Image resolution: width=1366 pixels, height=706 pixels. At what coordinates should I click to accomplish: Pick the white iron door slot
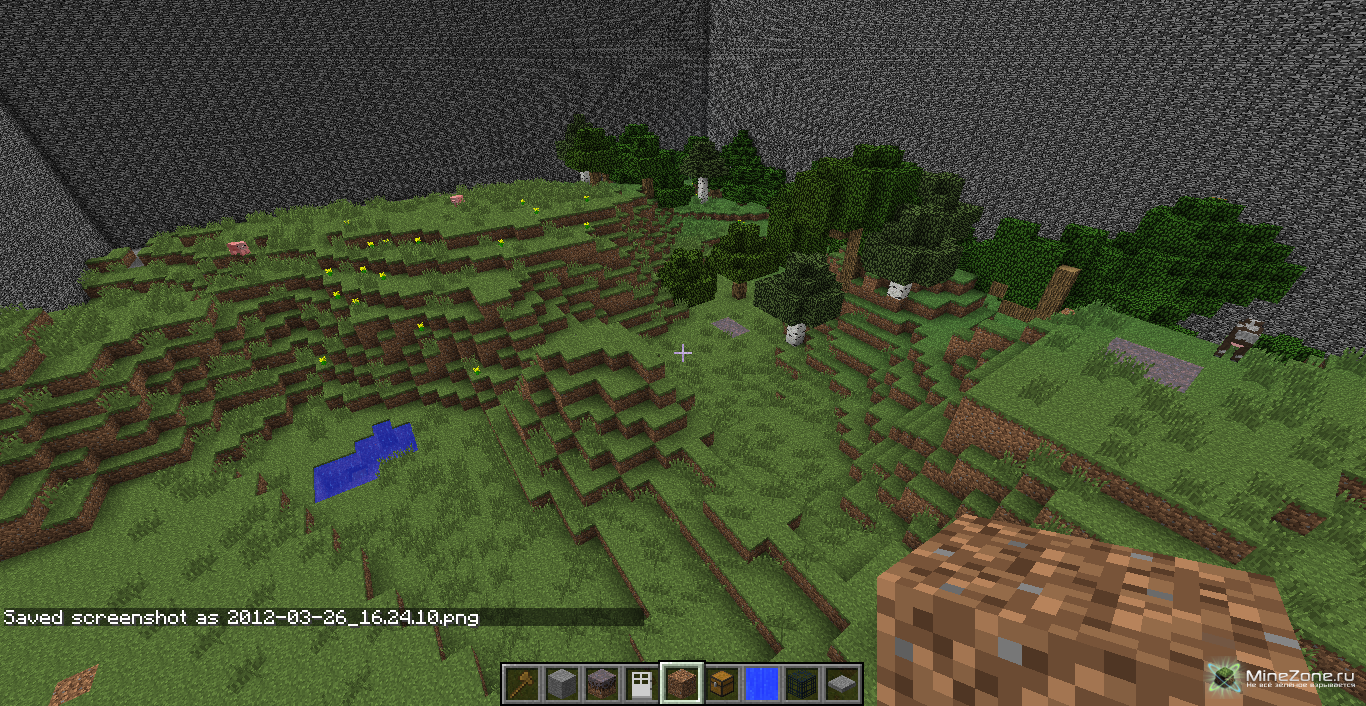642,683
